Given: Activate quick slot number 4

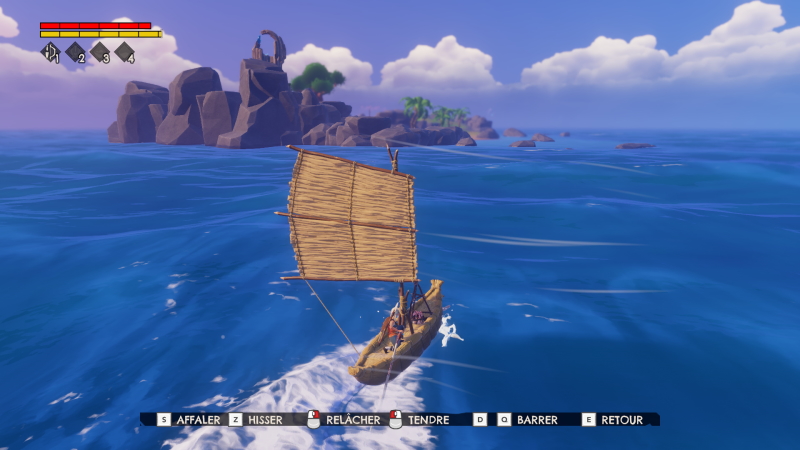Looking at the screenshot, I should click(x=124, y=52).
